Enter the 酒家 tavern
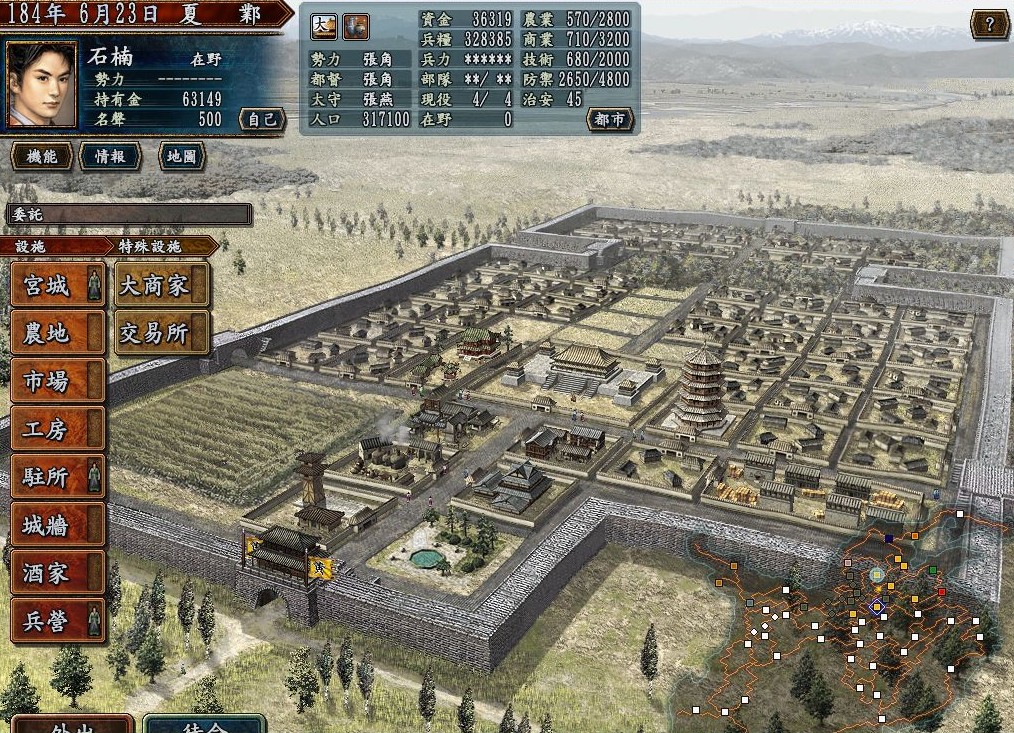The height and width of the screenshot is (733, 1014). [x=57, y=573]
